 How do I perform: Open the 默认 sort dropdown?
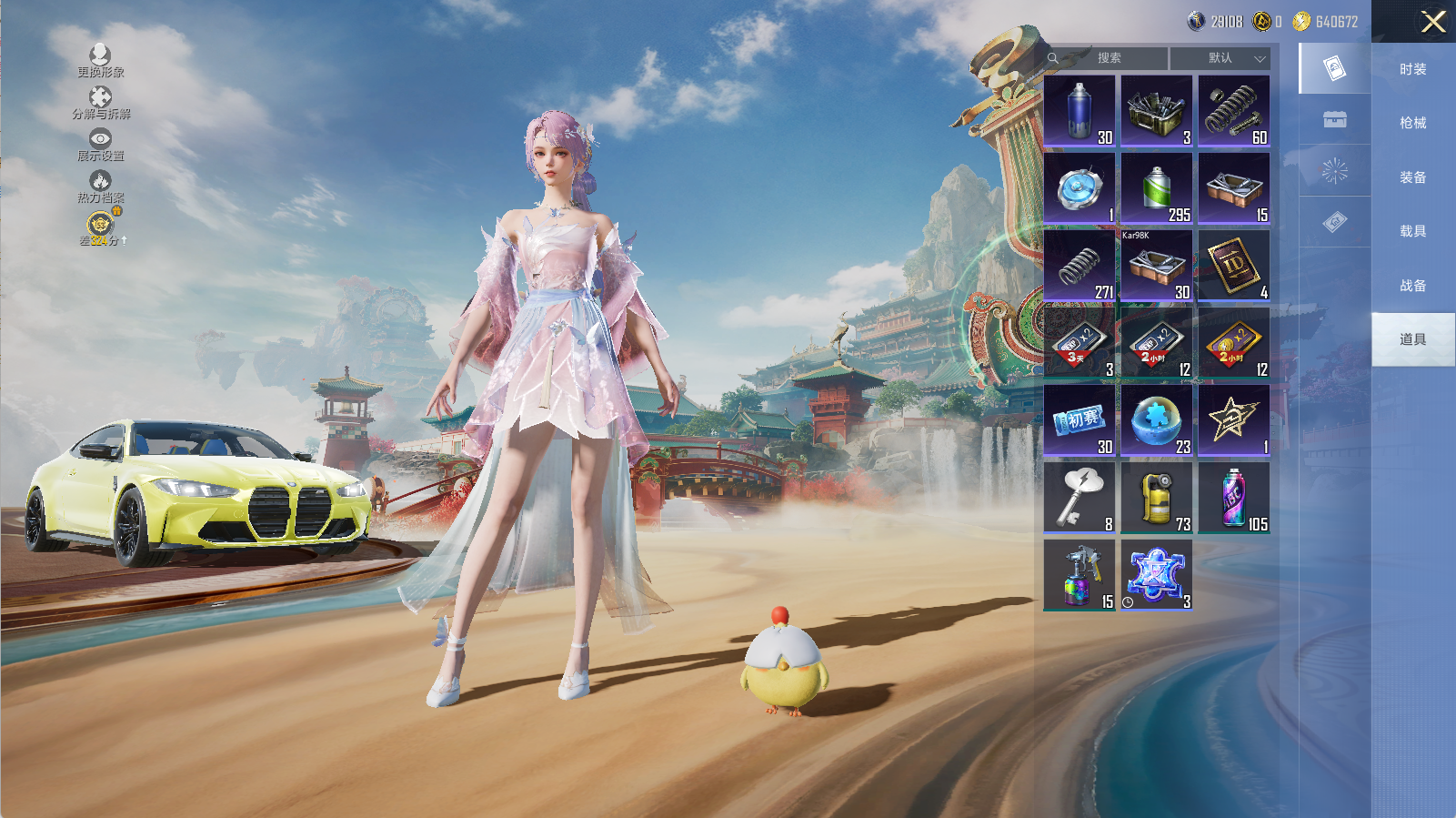pos(1220,58)
